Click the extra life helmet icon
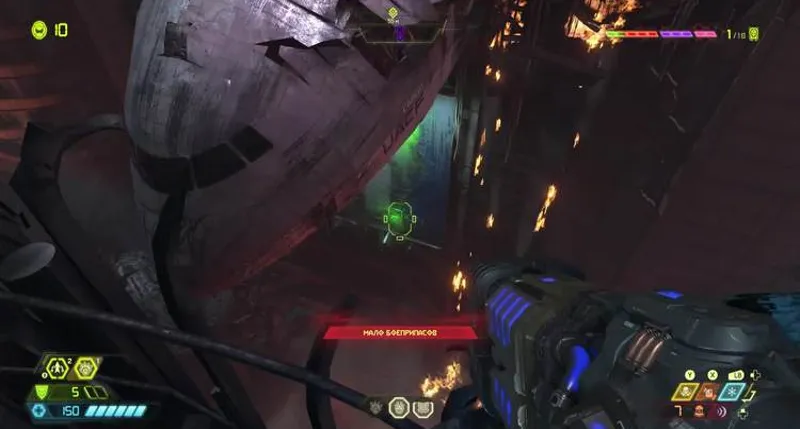The image size is (800, 429). 39,30
